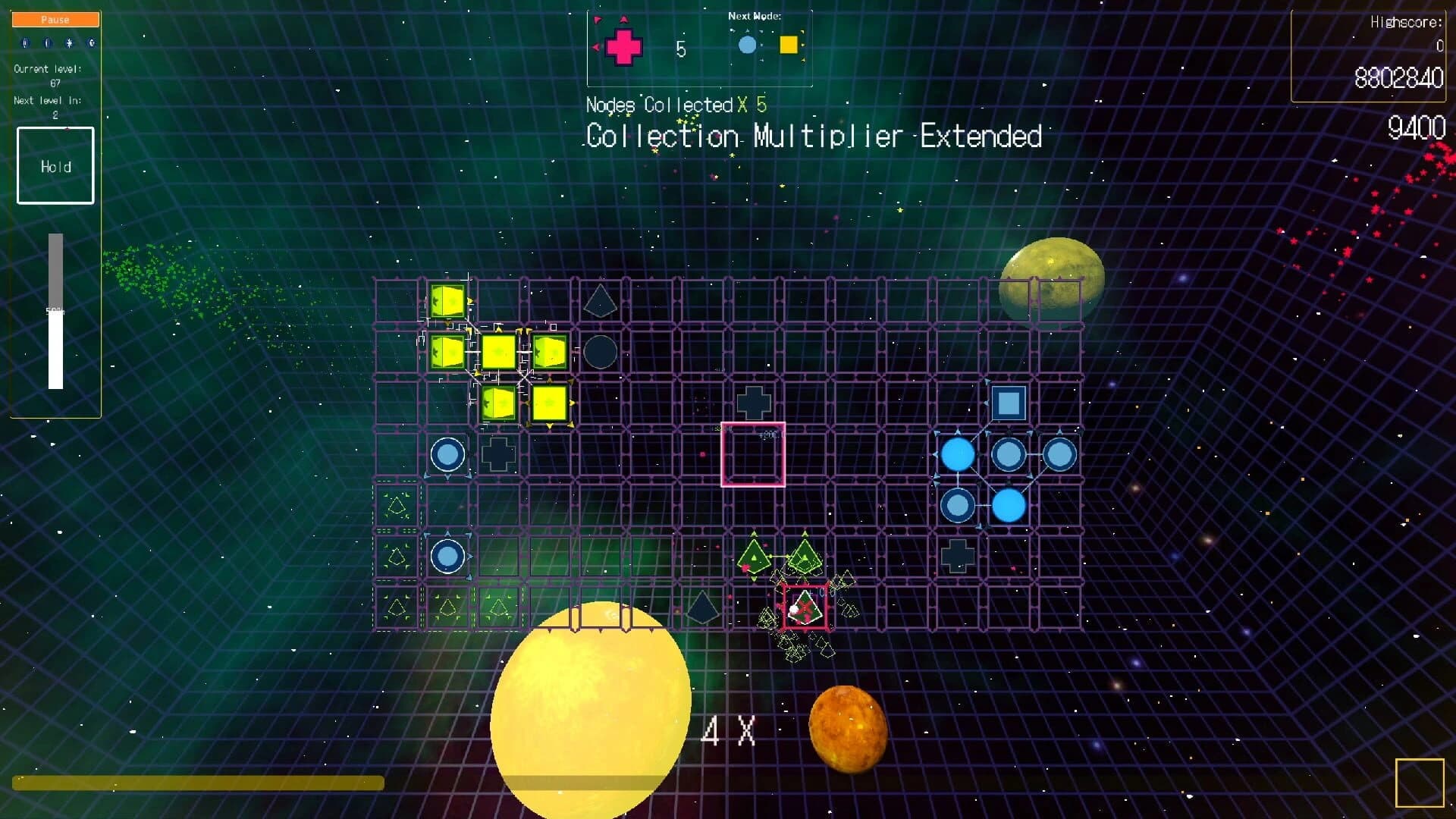Click the Hold box
Viewport: 1456px width, 819px height.
55,166
